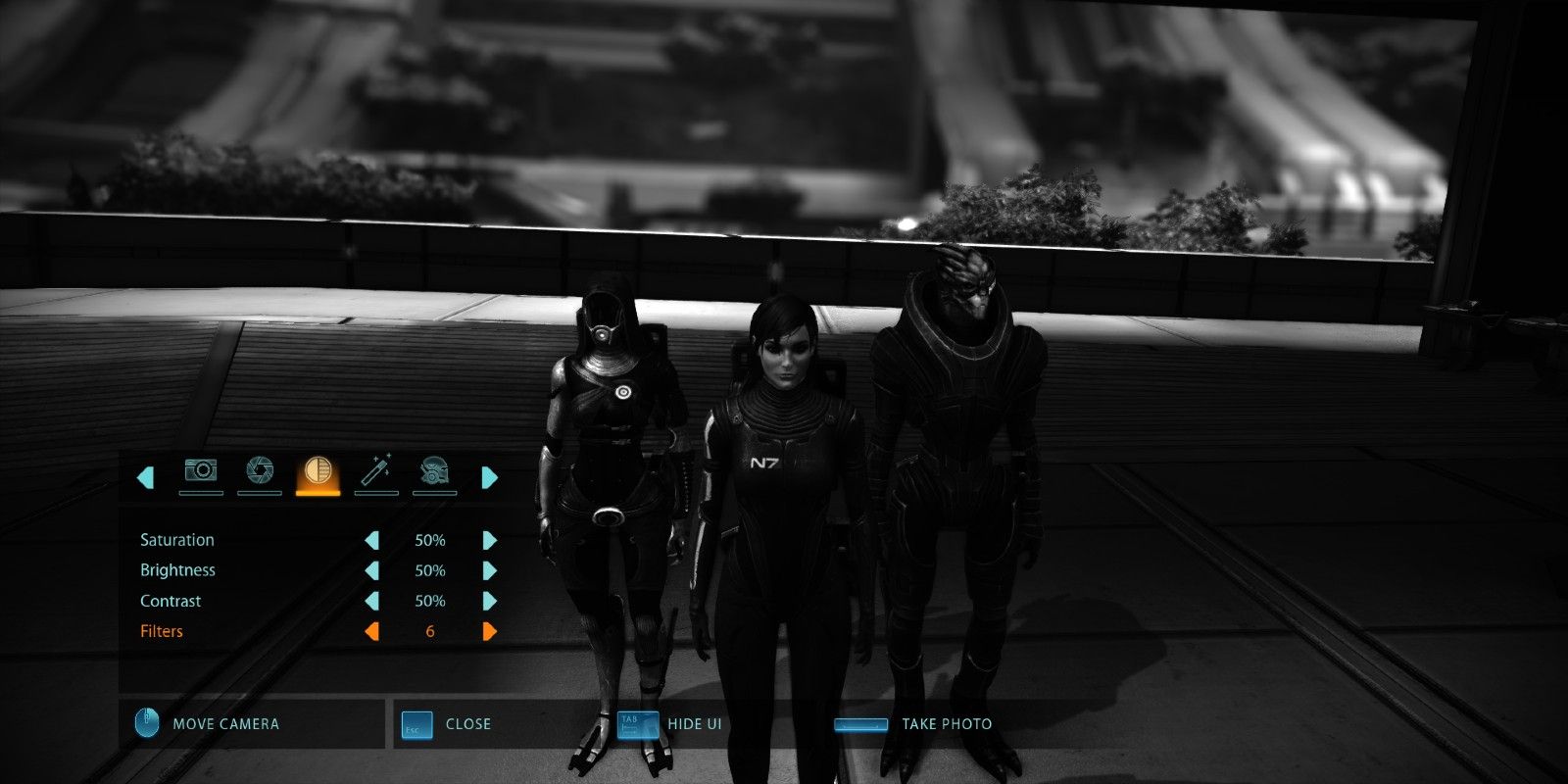Click the orange tab indicator under active icon
Screen dimensions: 1568x784
[317, 495]
